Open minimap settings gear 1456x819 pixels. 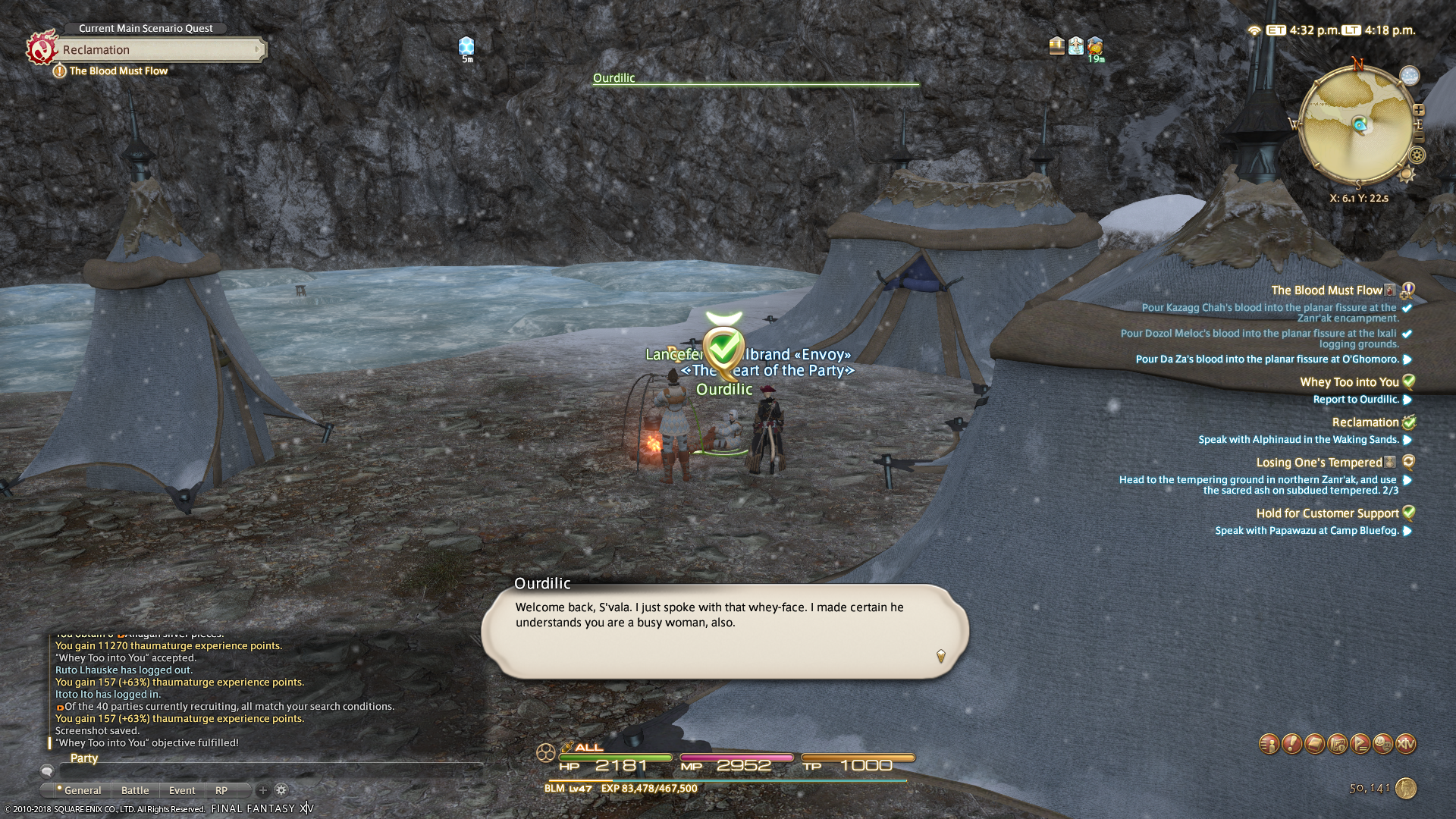[x=1417, y=155]
